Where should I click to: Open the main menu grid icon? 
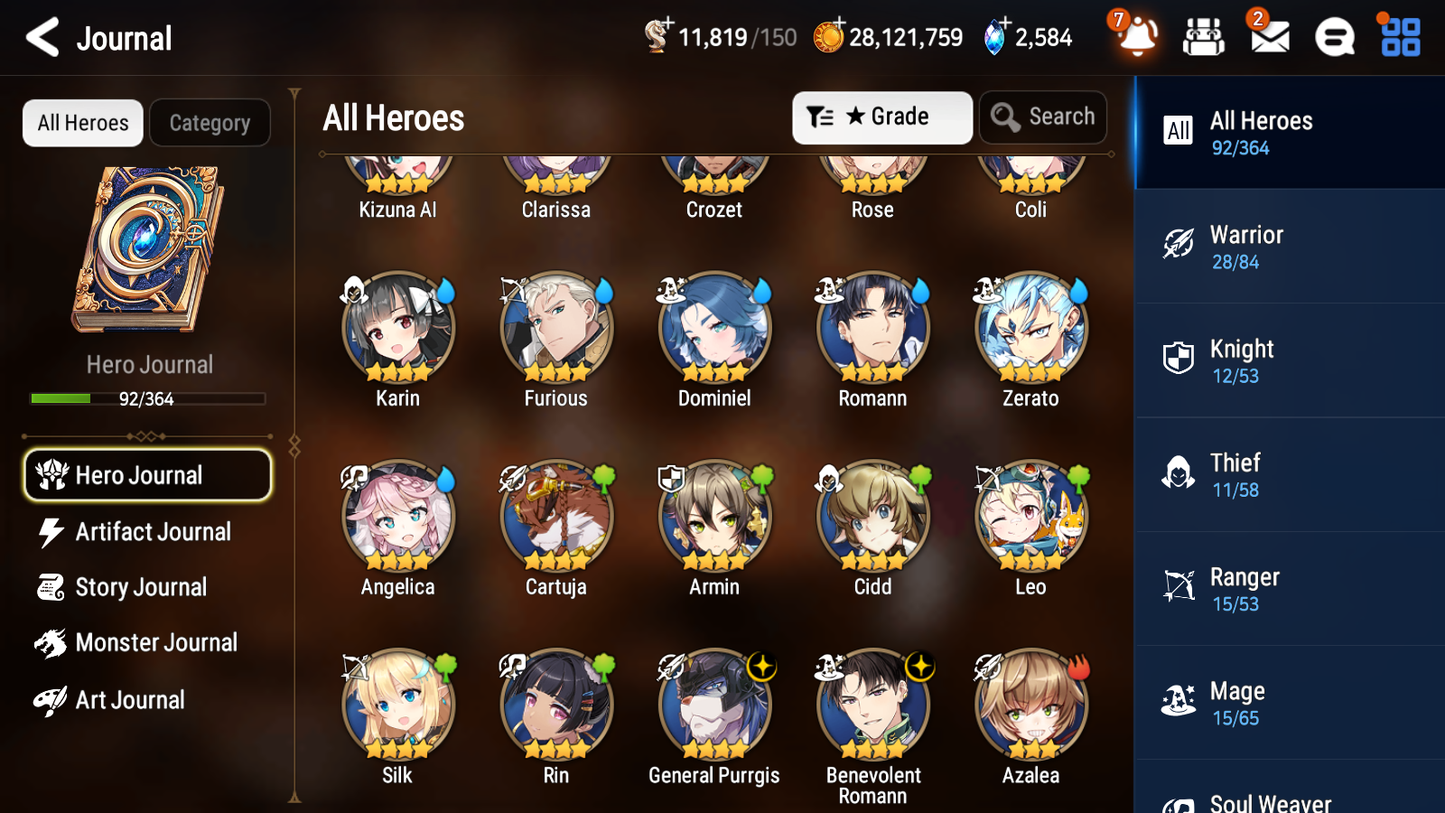(1398, 36)
